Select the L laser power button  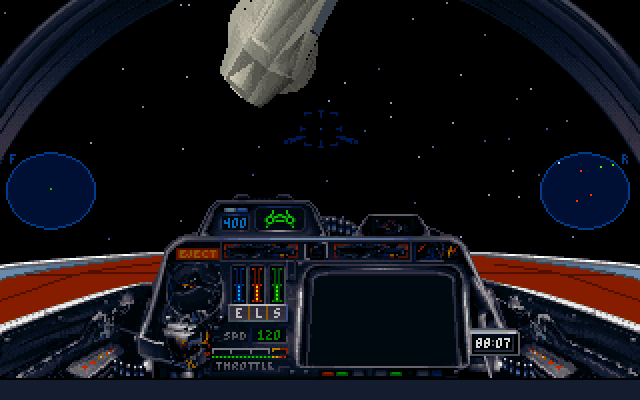point(257,313)
